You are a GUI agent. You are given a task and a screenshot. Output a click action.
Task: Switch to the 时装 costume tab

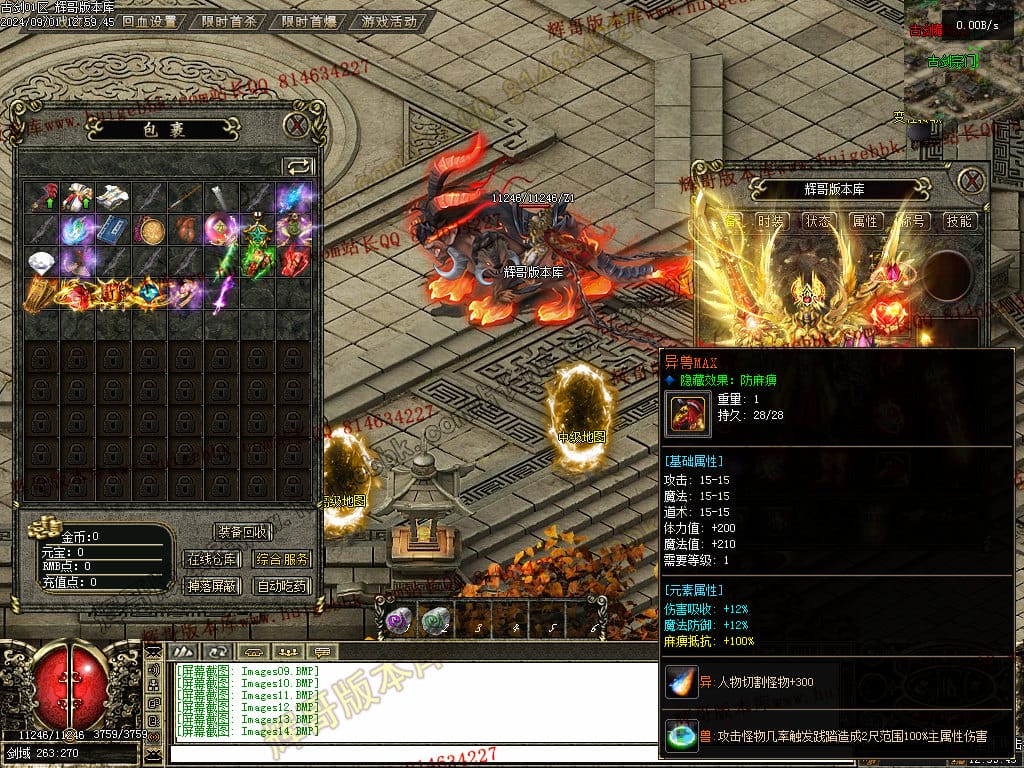[x=770, y=221]
